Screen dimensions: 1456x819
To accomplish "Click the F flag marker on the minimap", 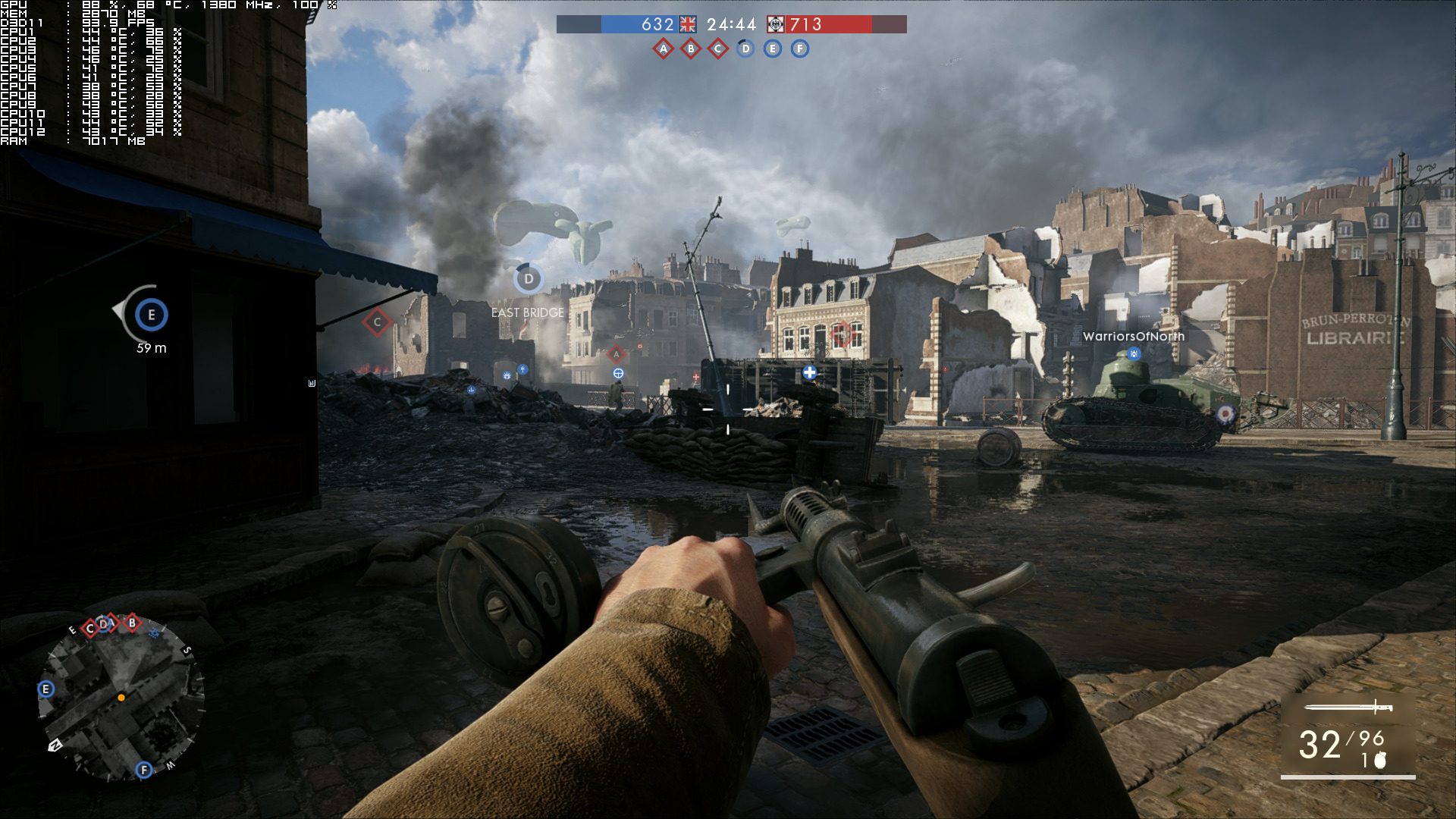I will [144, 770].
